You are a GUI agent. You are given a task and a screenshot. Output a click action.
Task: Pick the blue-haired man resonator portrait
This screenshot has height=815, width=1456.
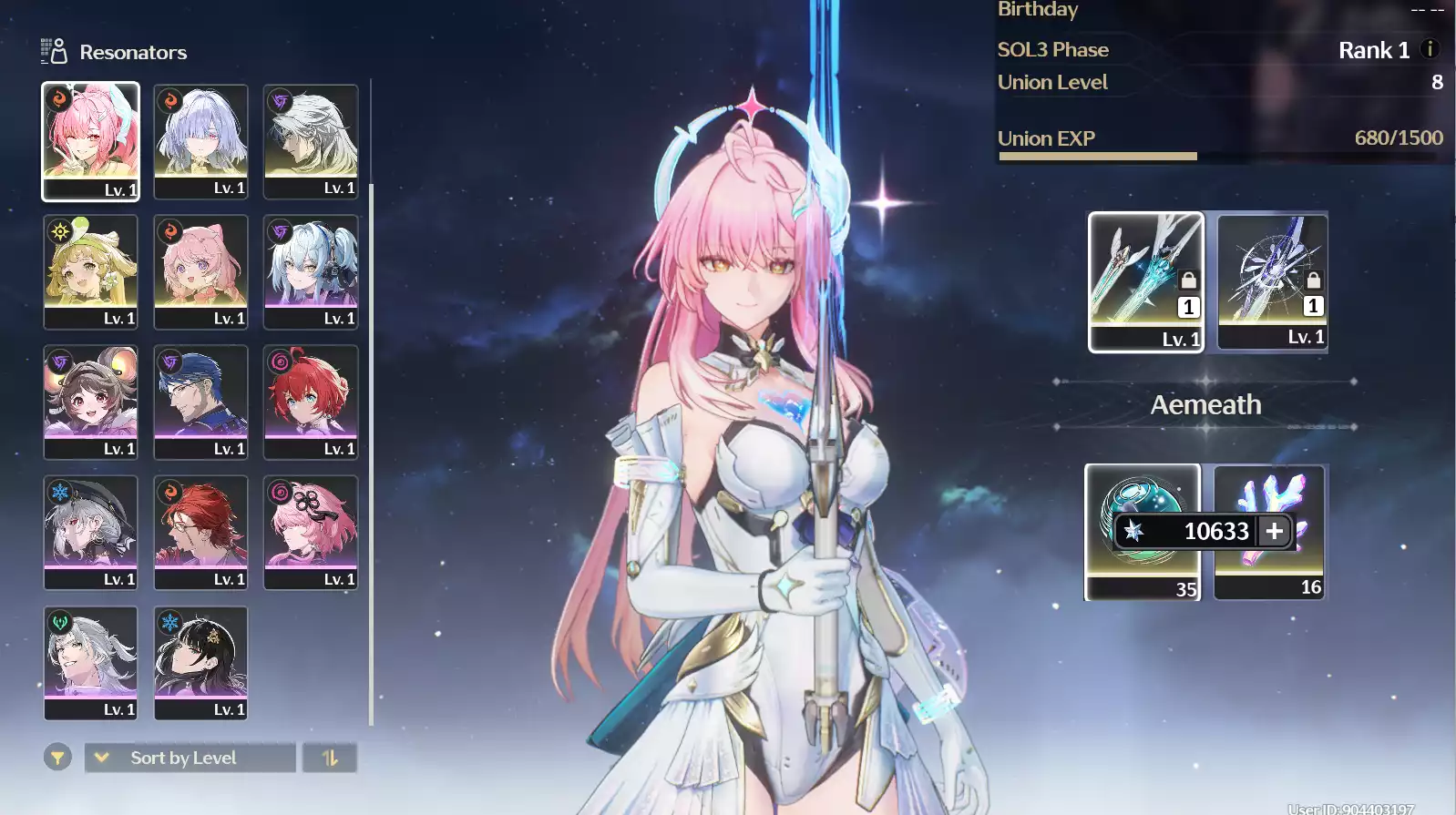(200, 402)
